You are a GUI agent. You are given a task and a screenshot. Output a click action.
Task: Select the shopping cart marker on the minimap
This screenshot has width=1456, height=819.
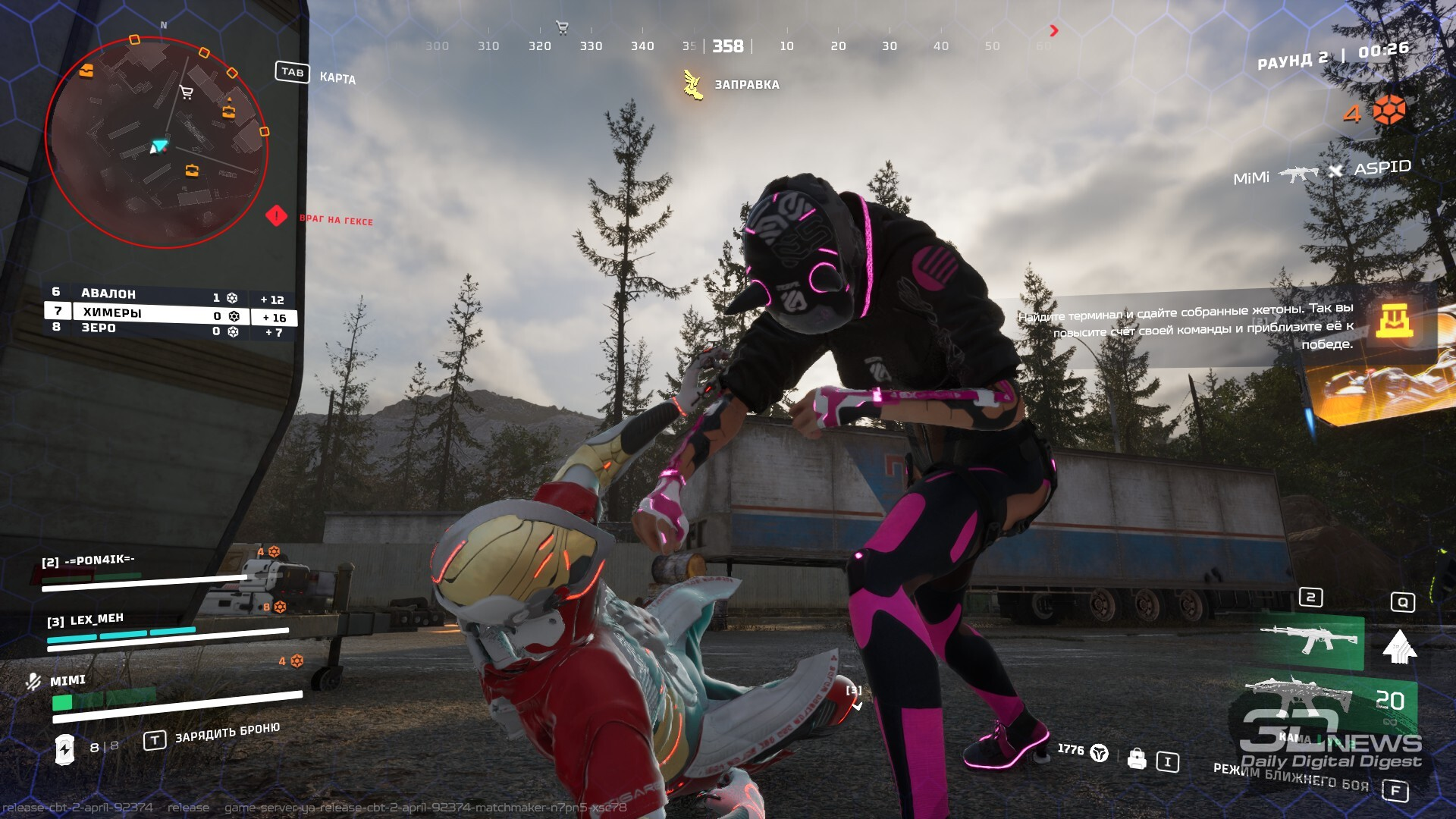(186, 93)
